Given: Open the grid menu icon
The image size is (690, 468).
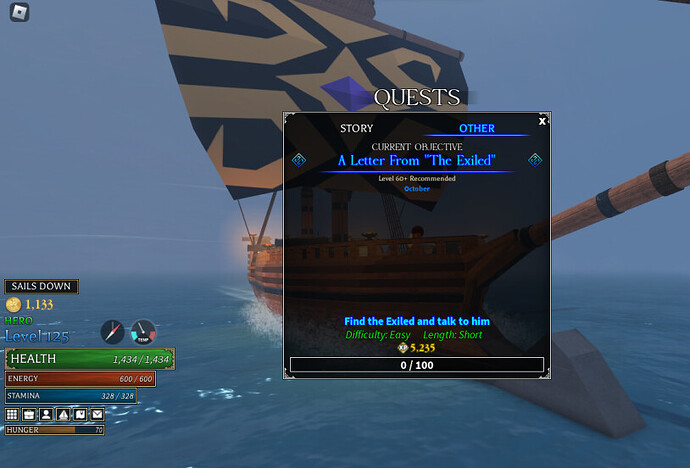Looking at the screenshot, I should 13,414.
